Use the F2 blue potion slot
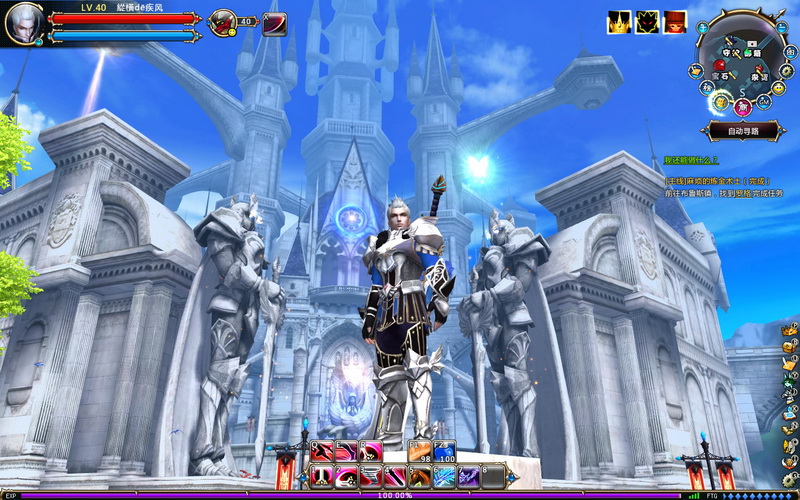This screenshot has height=500, width=800. pos(444,452)
